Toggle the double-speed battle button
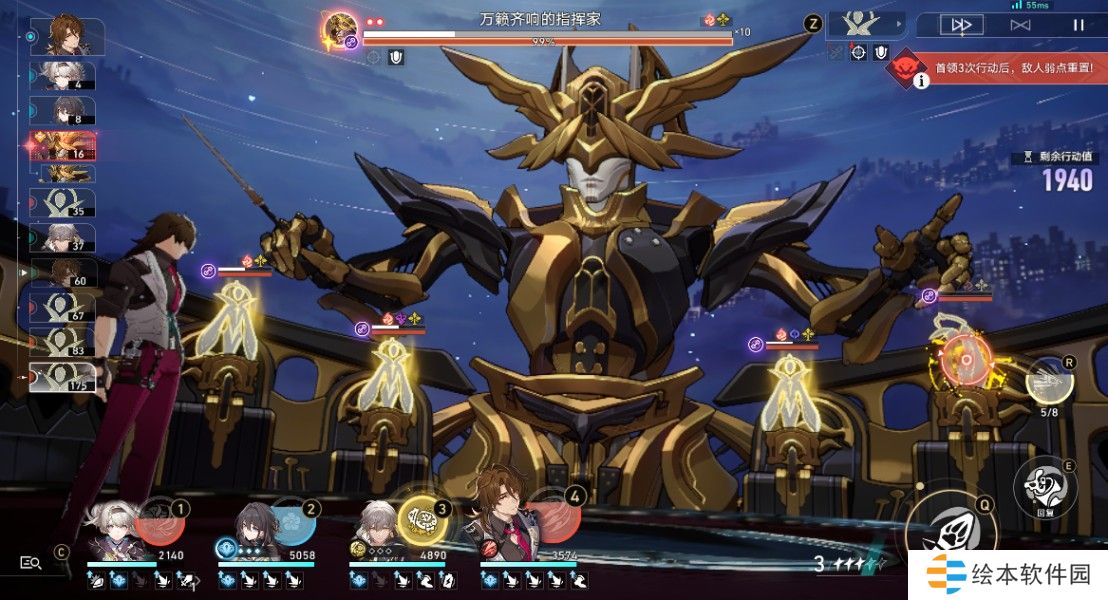This screenshot has width=1108, height=600. (x=961, y=25)
